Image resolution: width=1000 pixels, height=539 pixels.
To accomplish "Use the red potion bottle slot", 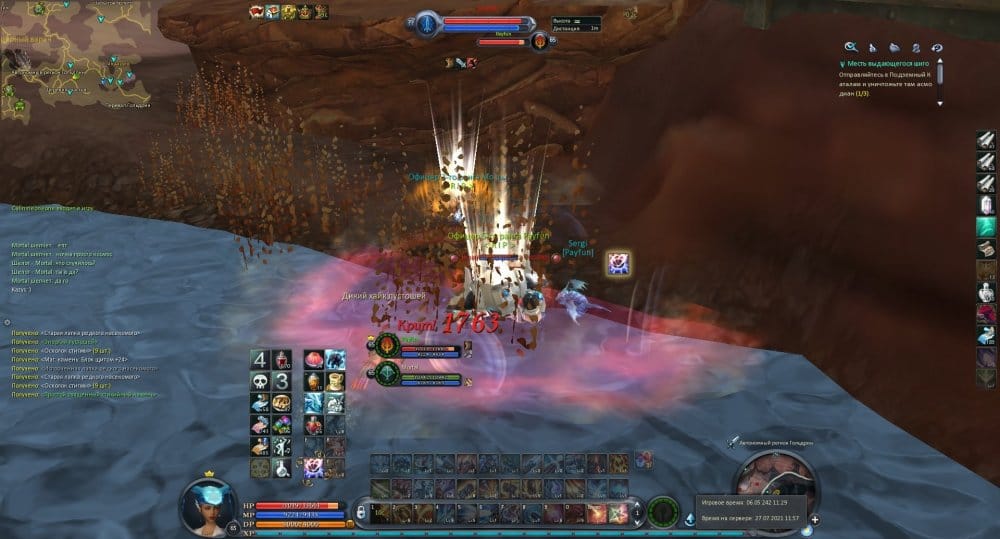I will 283,360.
